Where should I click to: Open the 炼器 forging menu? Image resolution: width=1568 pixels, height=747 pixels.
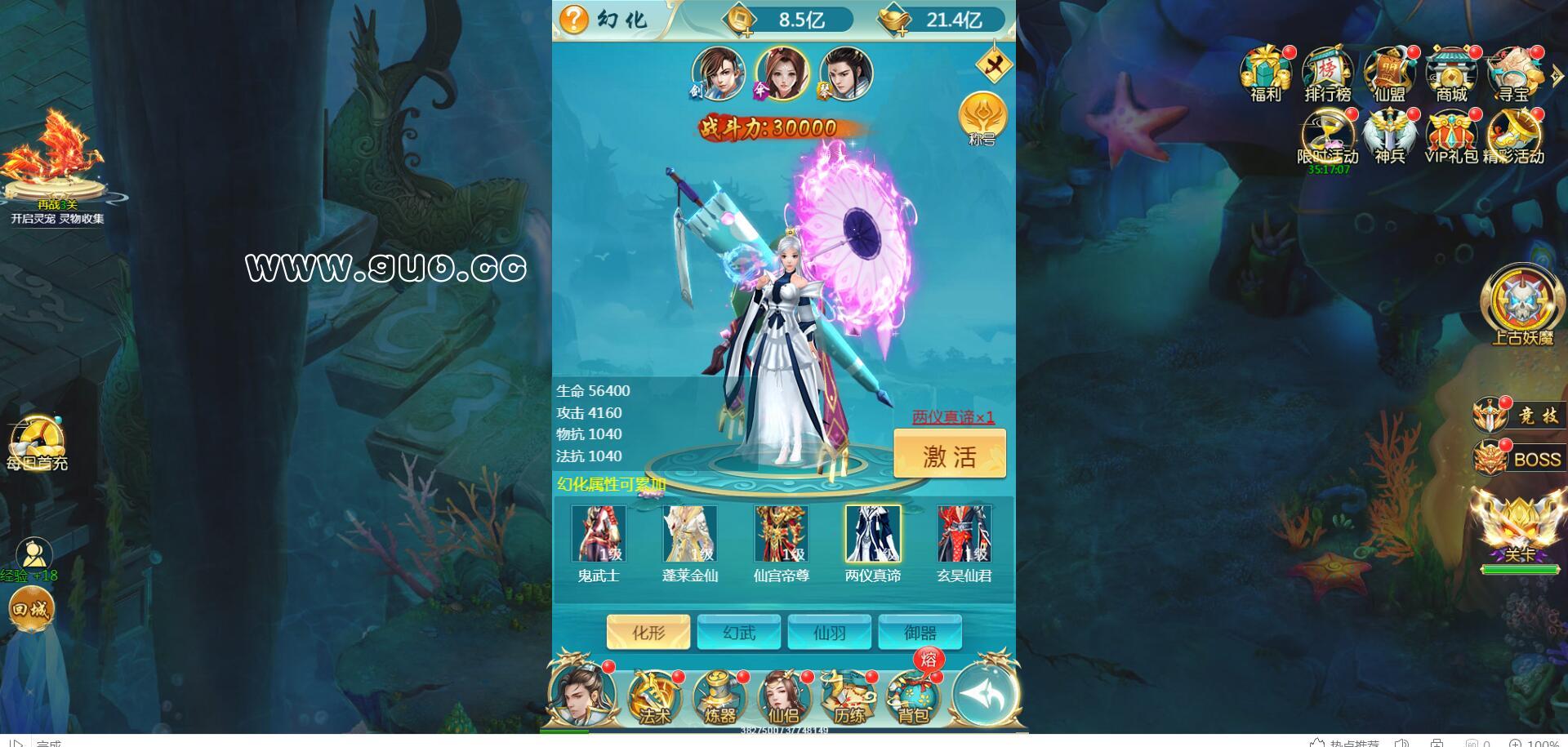coord(719,698)
